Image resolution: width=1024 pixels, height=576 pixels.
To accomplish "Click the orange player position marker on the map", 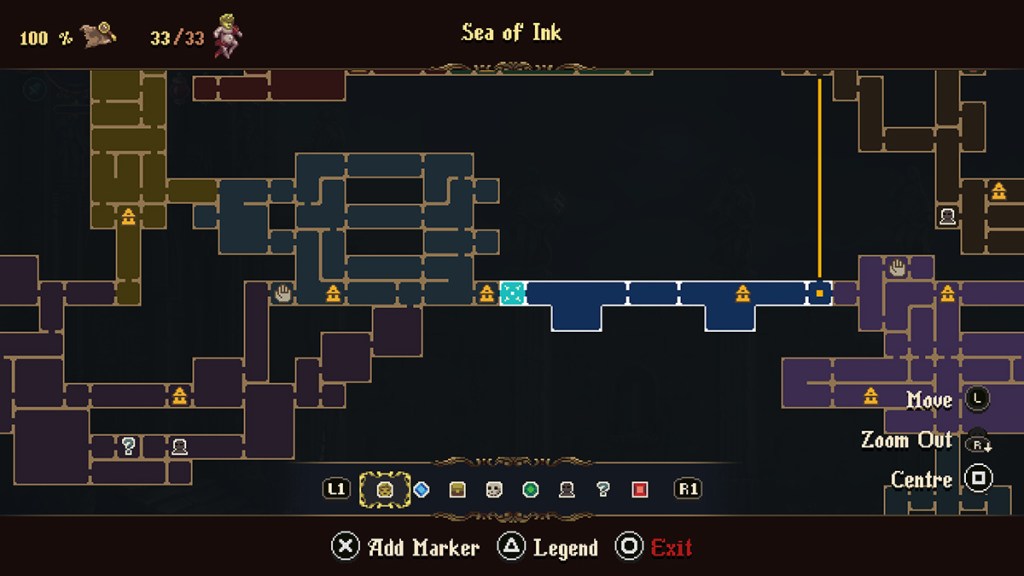I will point(820,293).
